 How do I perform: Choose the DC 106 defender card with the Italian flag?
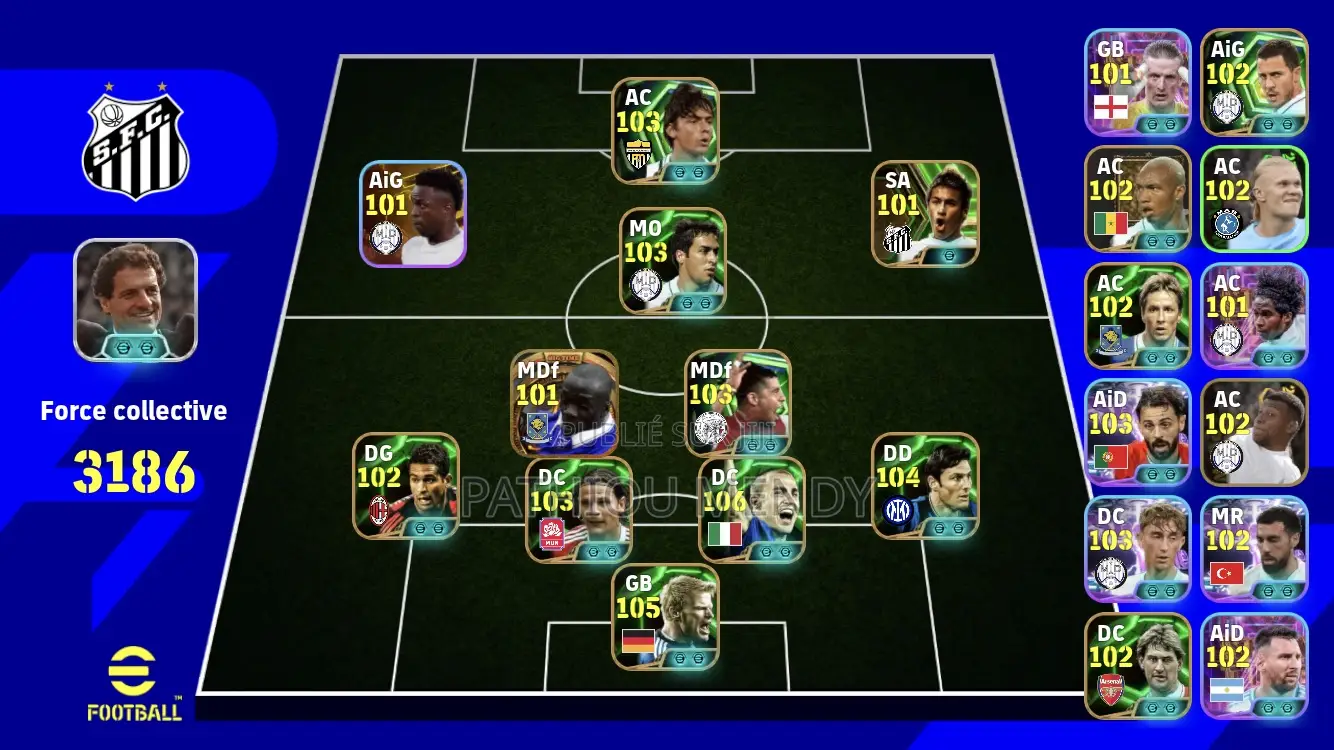[751, 510]
